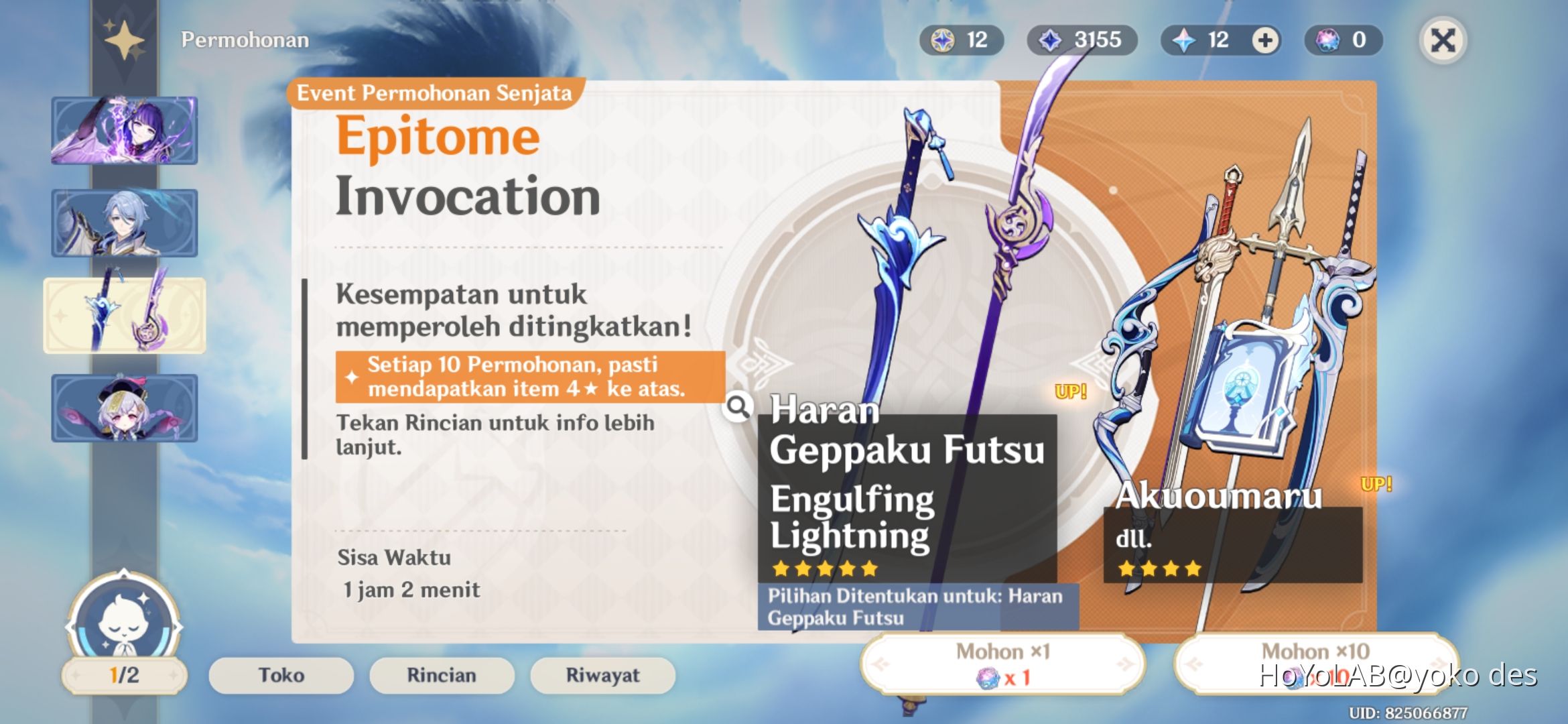Screen dimensions: 1568x724
Task: Check the 1/2 Fate Points counter
Action: point(123,677)
